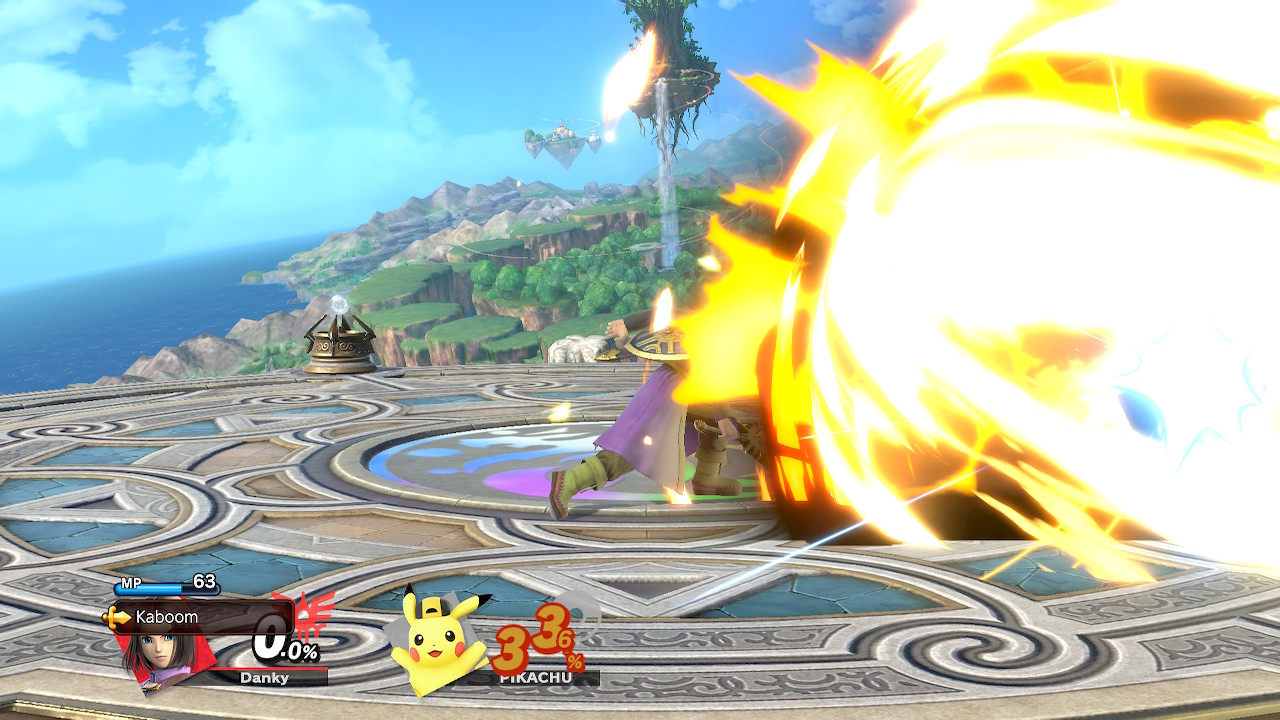The width and height of the screenshot is (1280, 720).
Task: Click the Danky player name tag
Action: pos(264,678)
